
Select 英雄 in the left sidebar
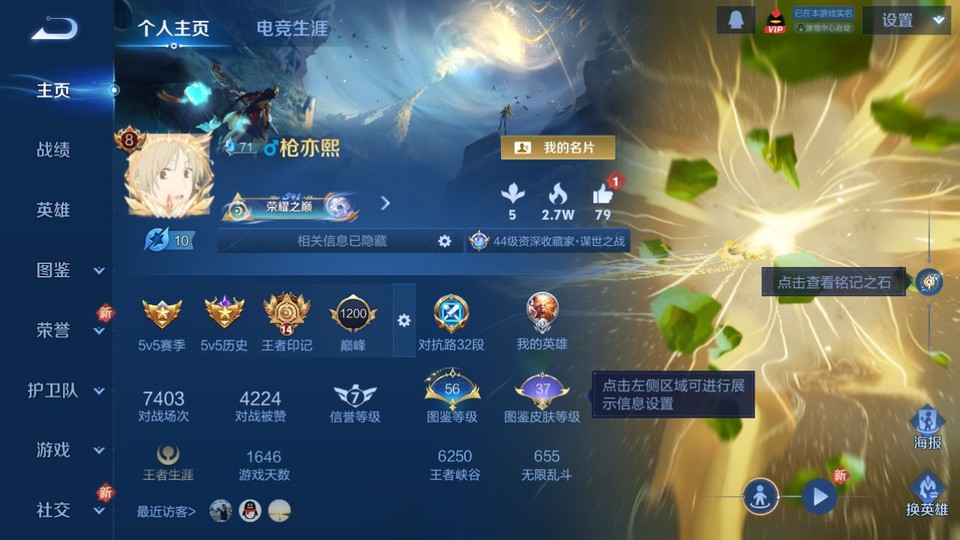(54, 210)
